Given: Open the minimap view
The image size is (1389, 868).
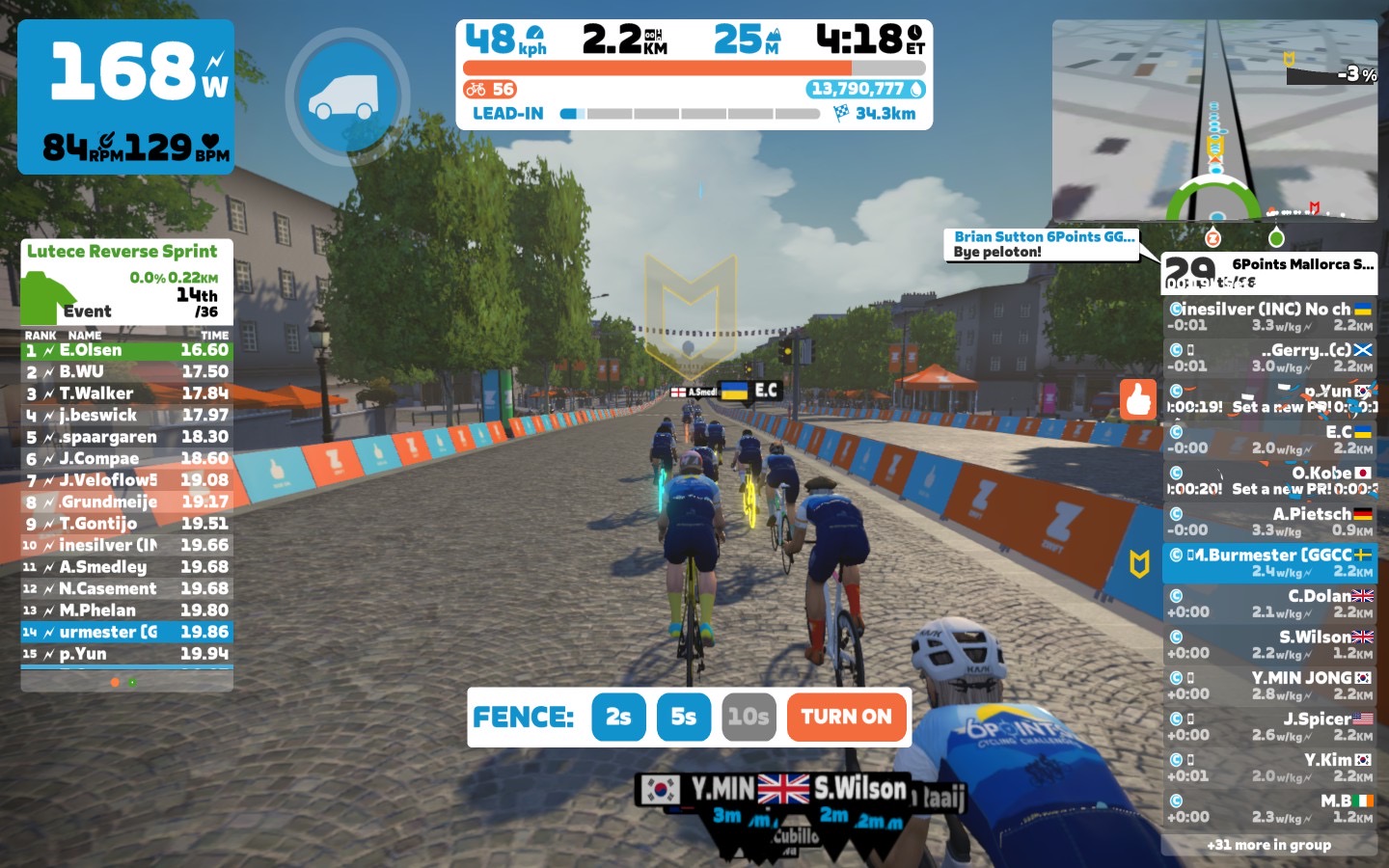Looking at the screenshot, I should 1214,120.
